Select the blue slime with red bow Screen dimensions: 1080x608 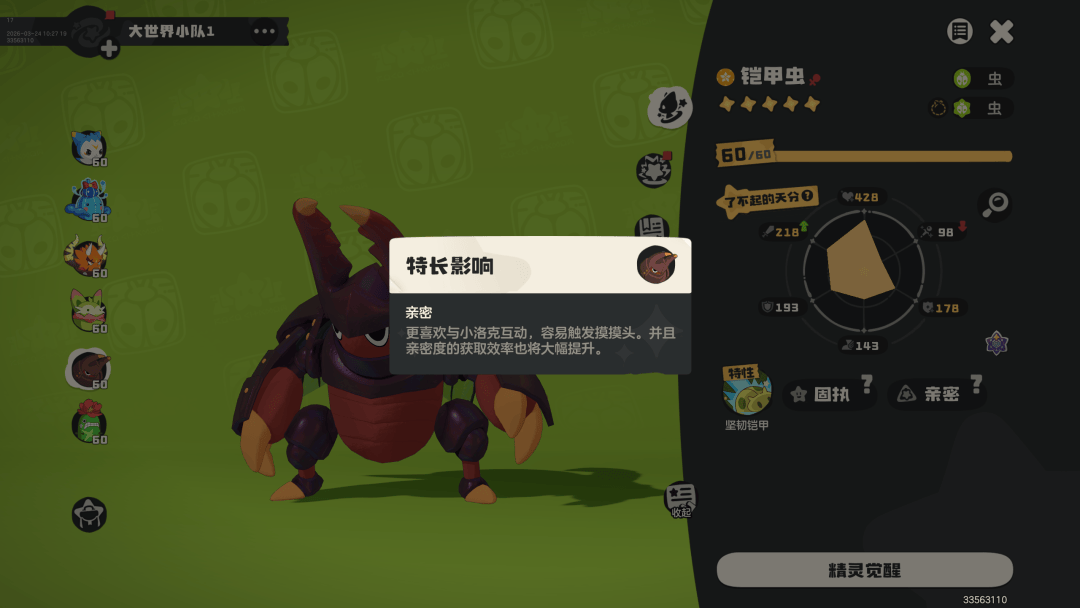[88, 201]
